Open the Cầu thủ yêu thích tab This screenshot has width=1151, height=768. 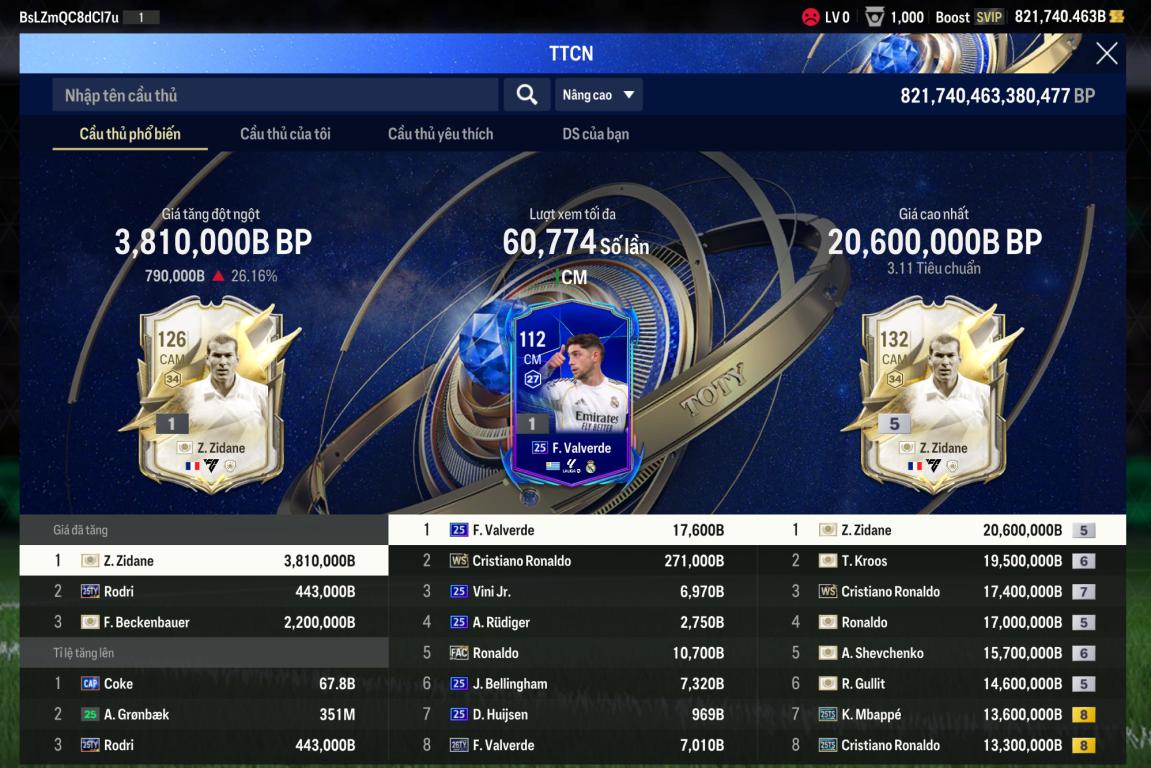click(440, 134)
